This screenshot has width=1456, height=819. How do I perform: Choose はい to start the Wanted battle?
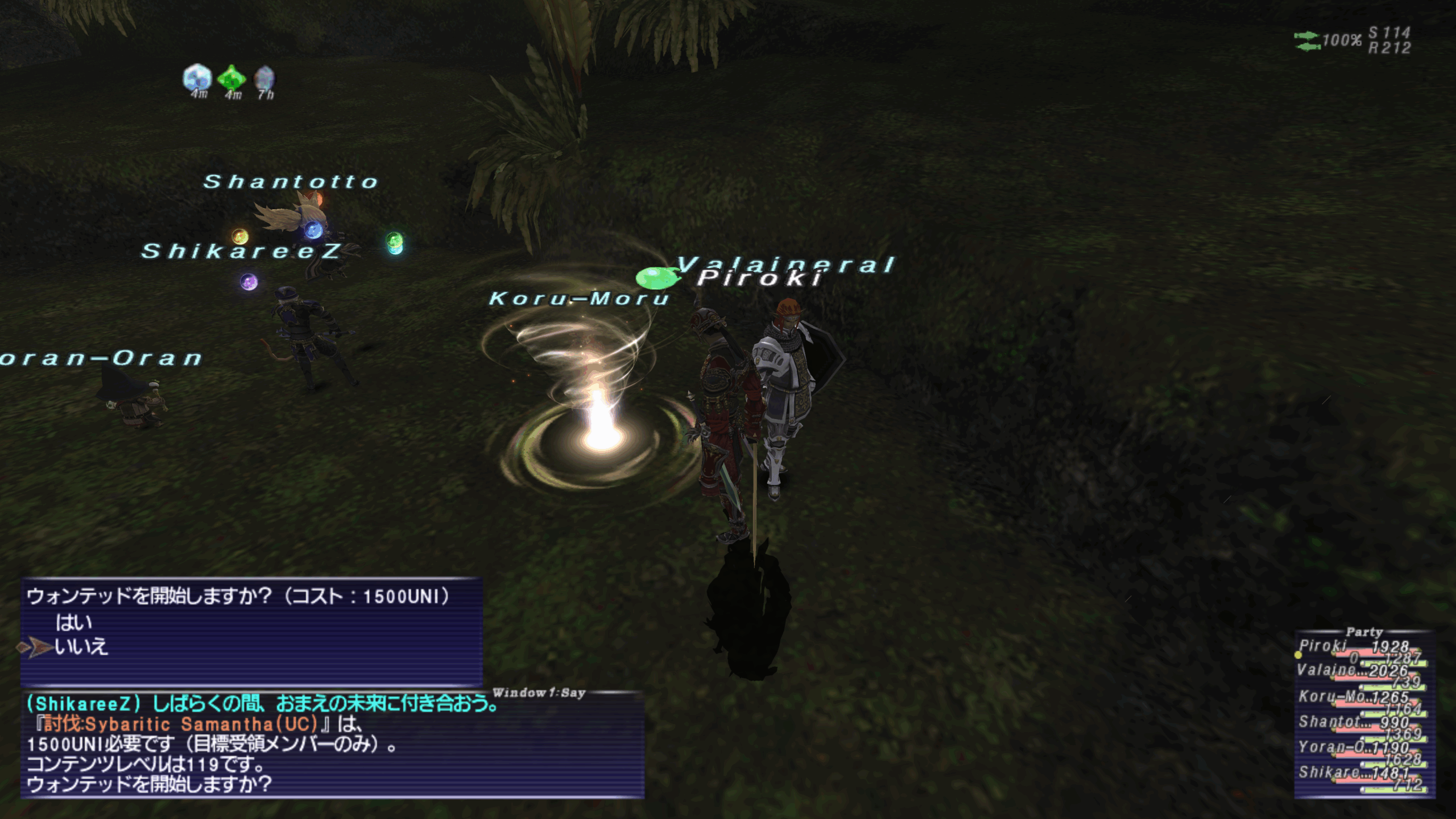(x=74, y=623)
